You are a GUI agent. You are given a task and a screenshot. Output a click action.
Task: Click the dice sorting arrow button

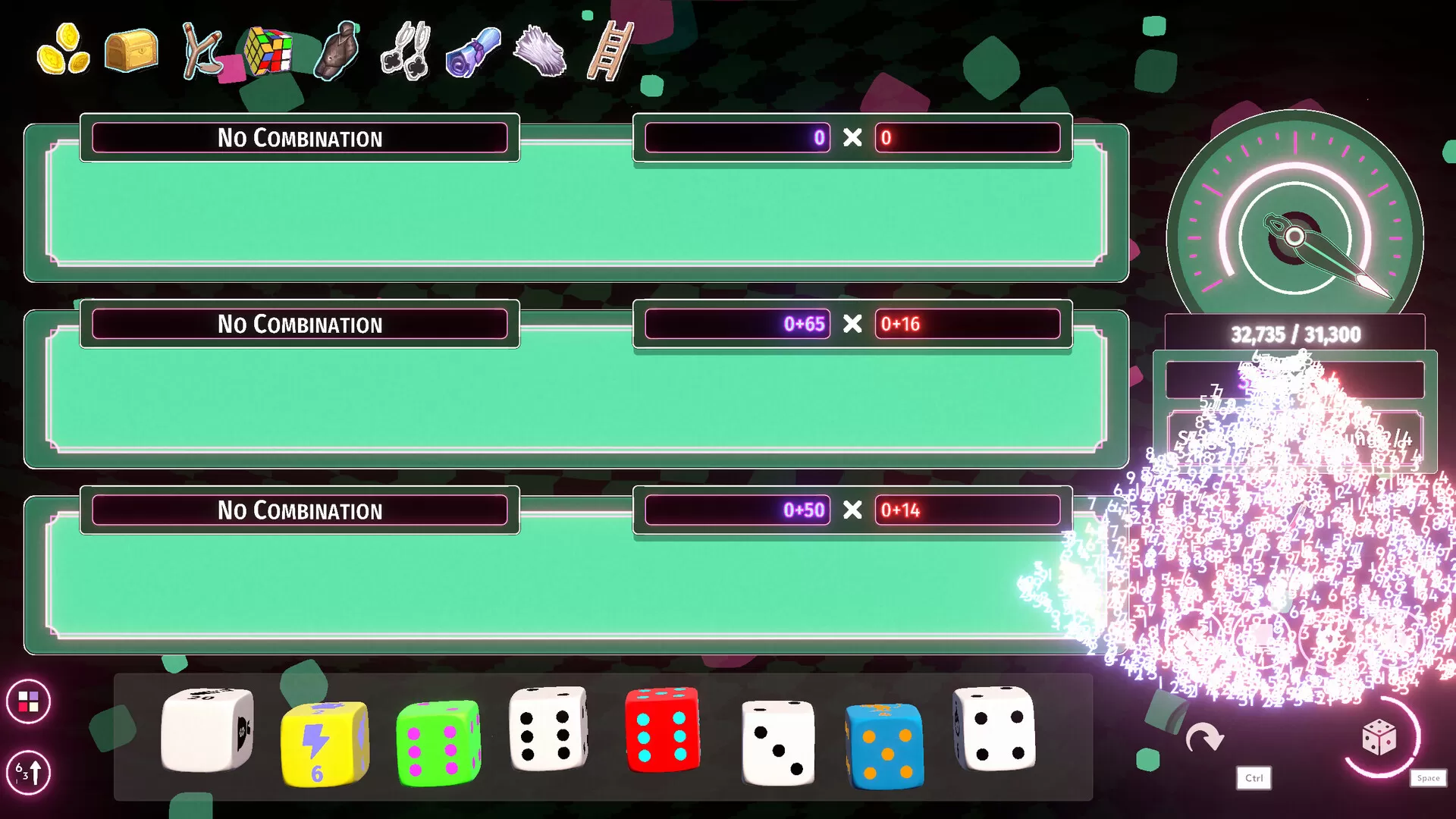[x=28, y=772]
